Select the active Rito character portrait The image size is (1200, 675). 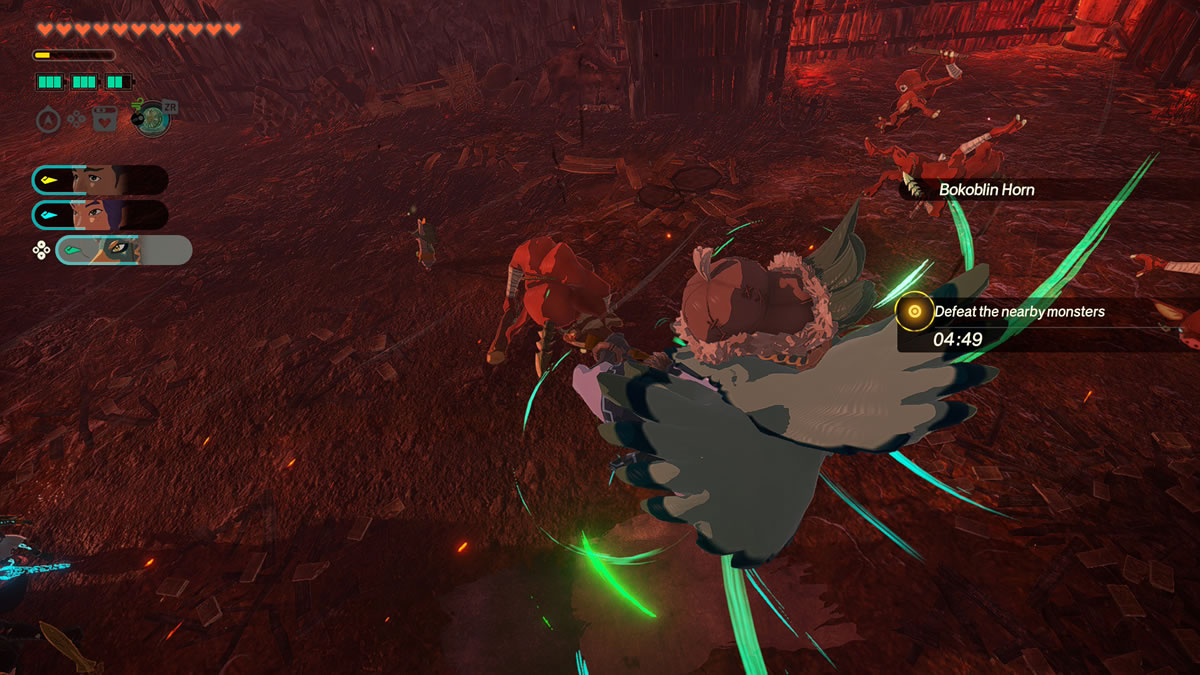tap(123, 250)
